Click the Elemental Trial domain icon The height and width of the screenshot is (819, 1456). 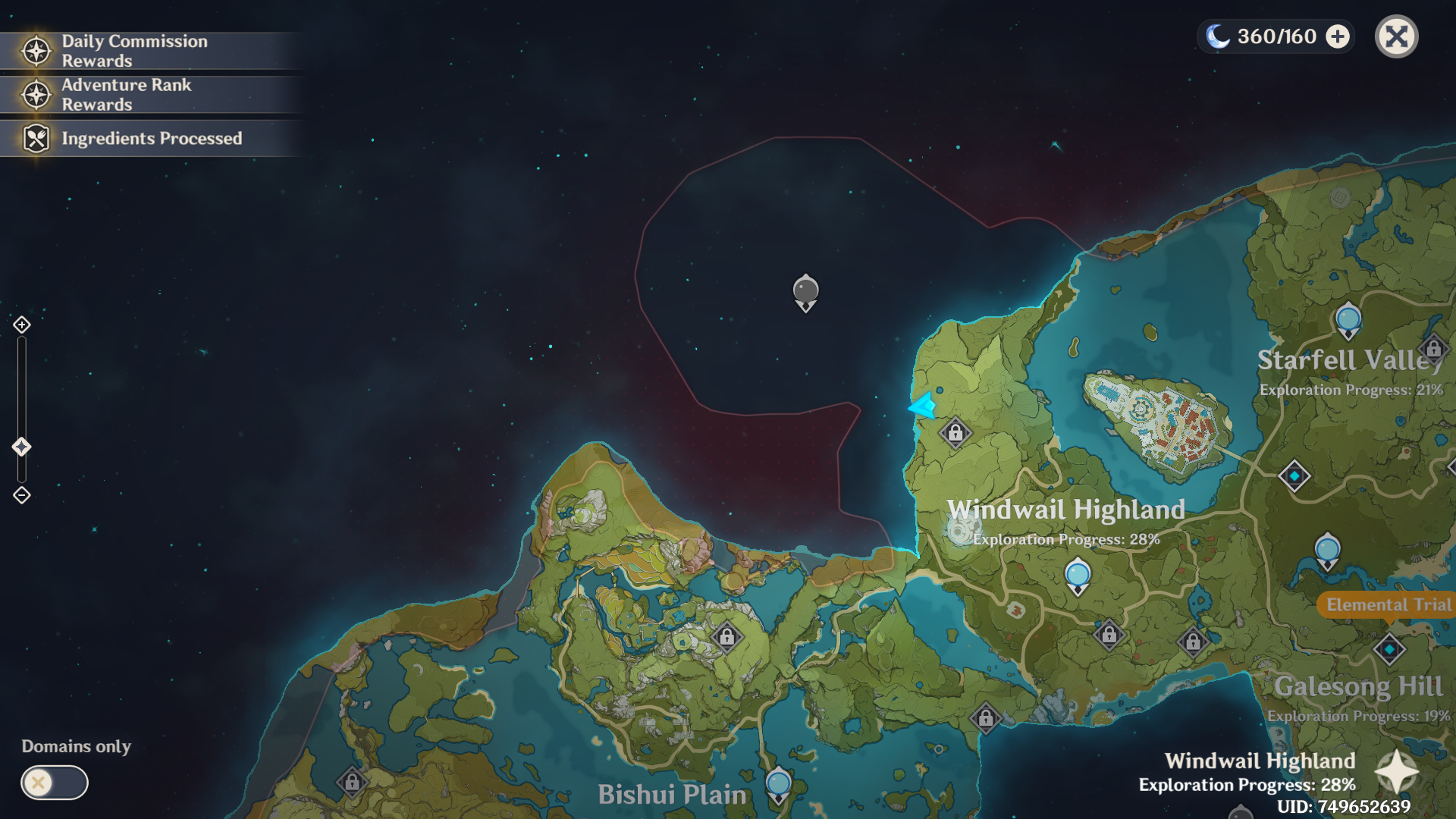click(x=1389, y=648)
